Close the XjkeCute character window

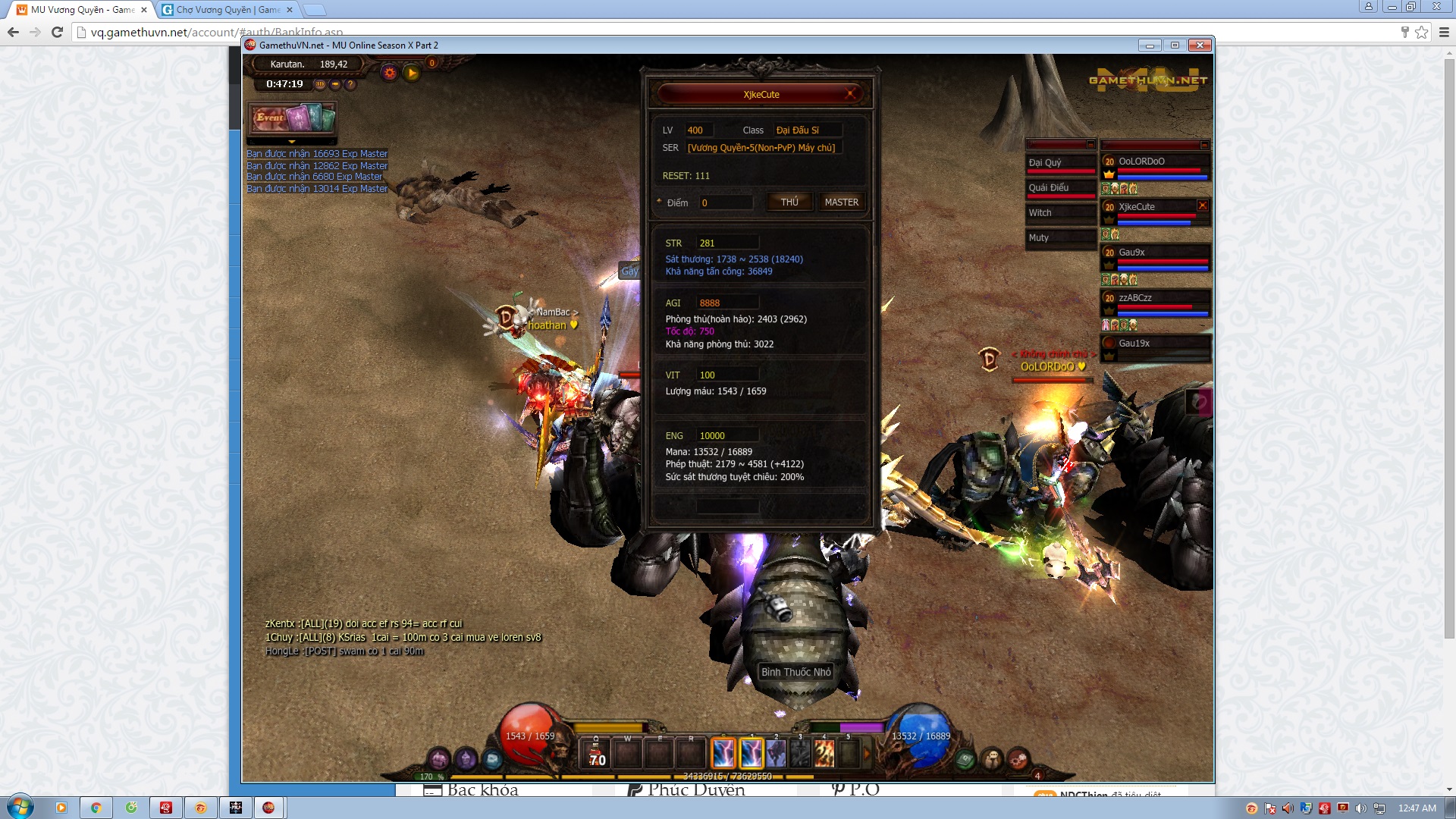[x=851, y=94]
